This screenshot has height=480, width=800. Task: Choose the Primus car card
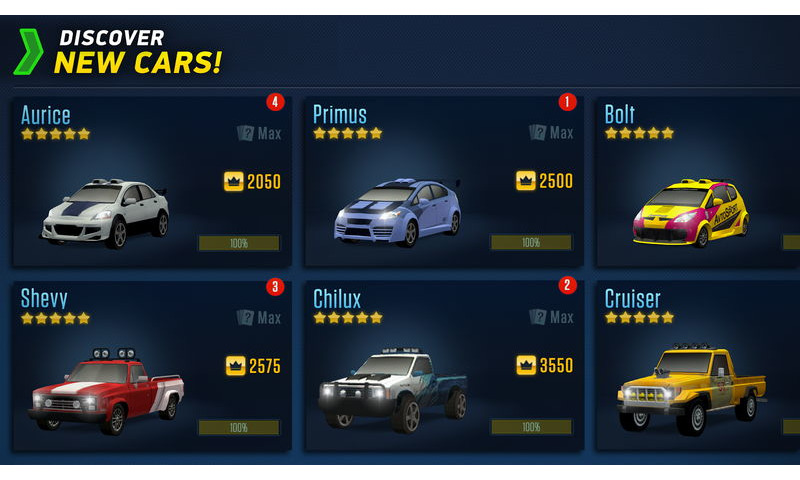442,182
